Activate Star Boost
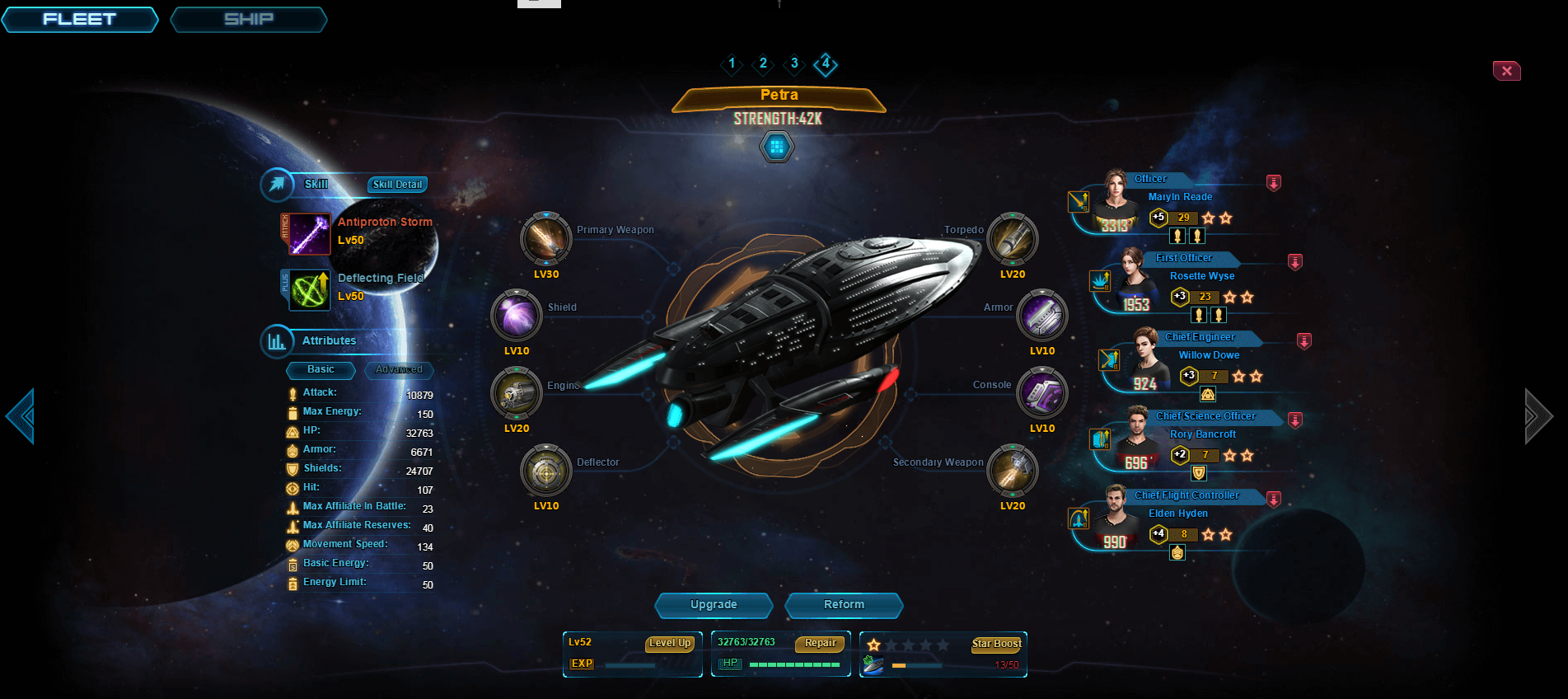Image resolution: width=1568 pixels, height=699 pixels. [996, 644]
